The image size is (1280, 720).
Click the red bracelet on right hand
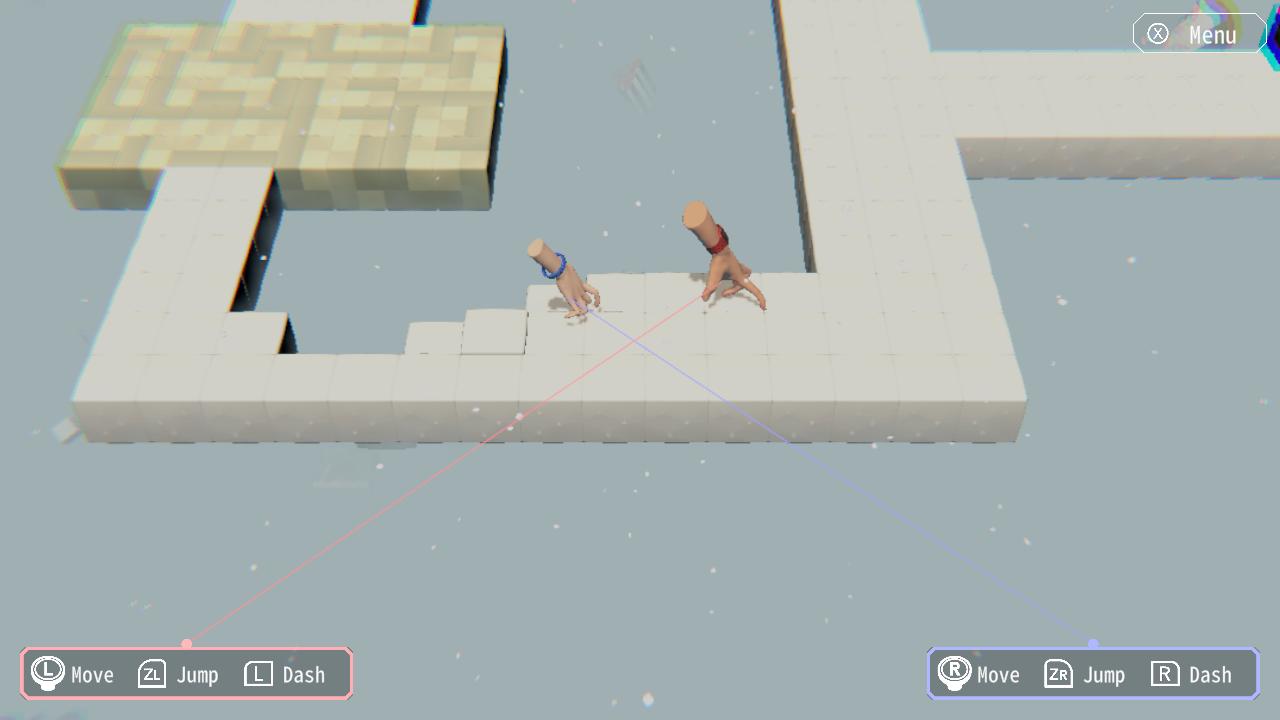pyautogui.click(x=716, y=240)
